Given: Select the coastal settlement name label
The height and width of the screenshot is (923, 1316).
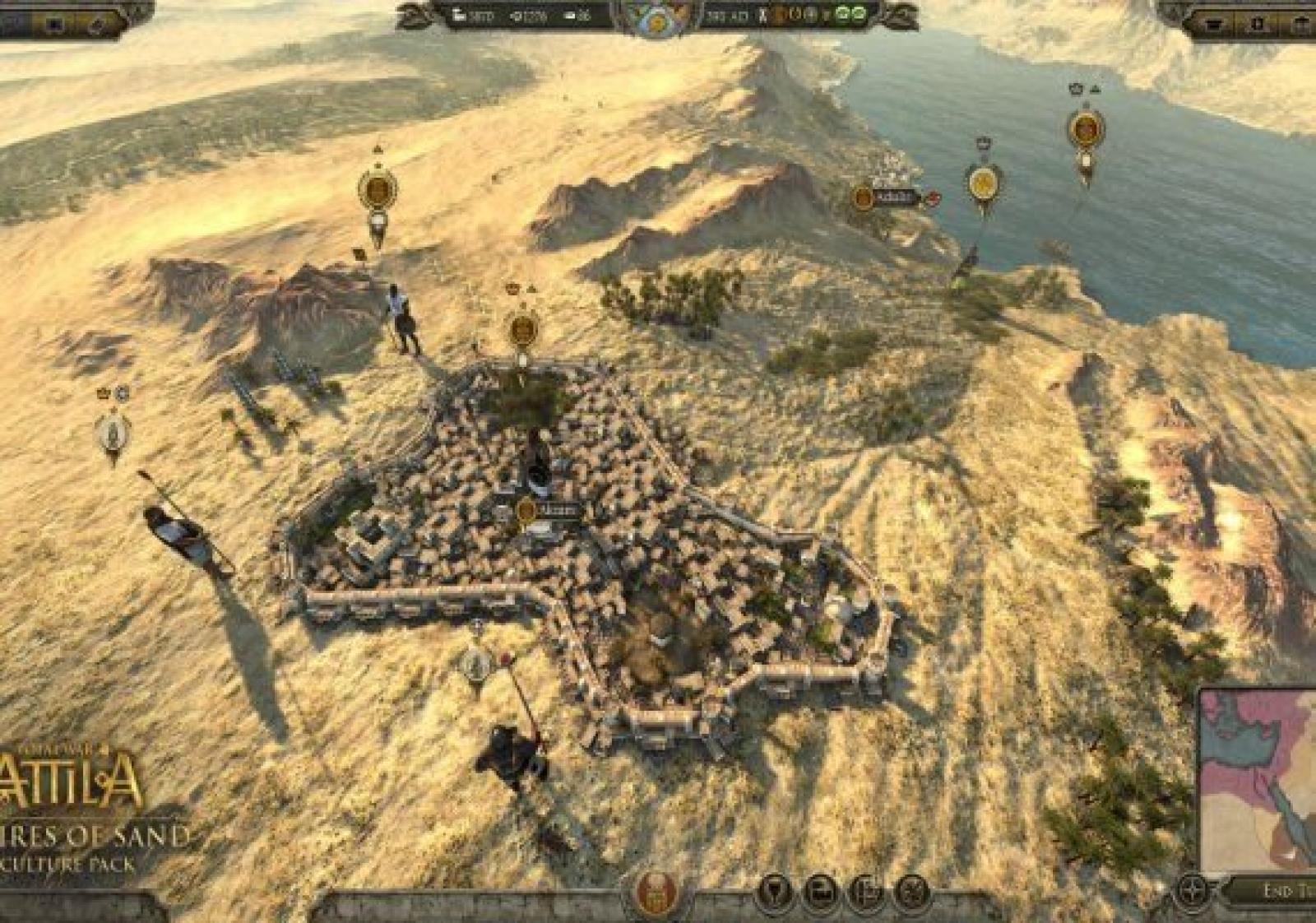Looking at the screenshot, I should 885,197.
